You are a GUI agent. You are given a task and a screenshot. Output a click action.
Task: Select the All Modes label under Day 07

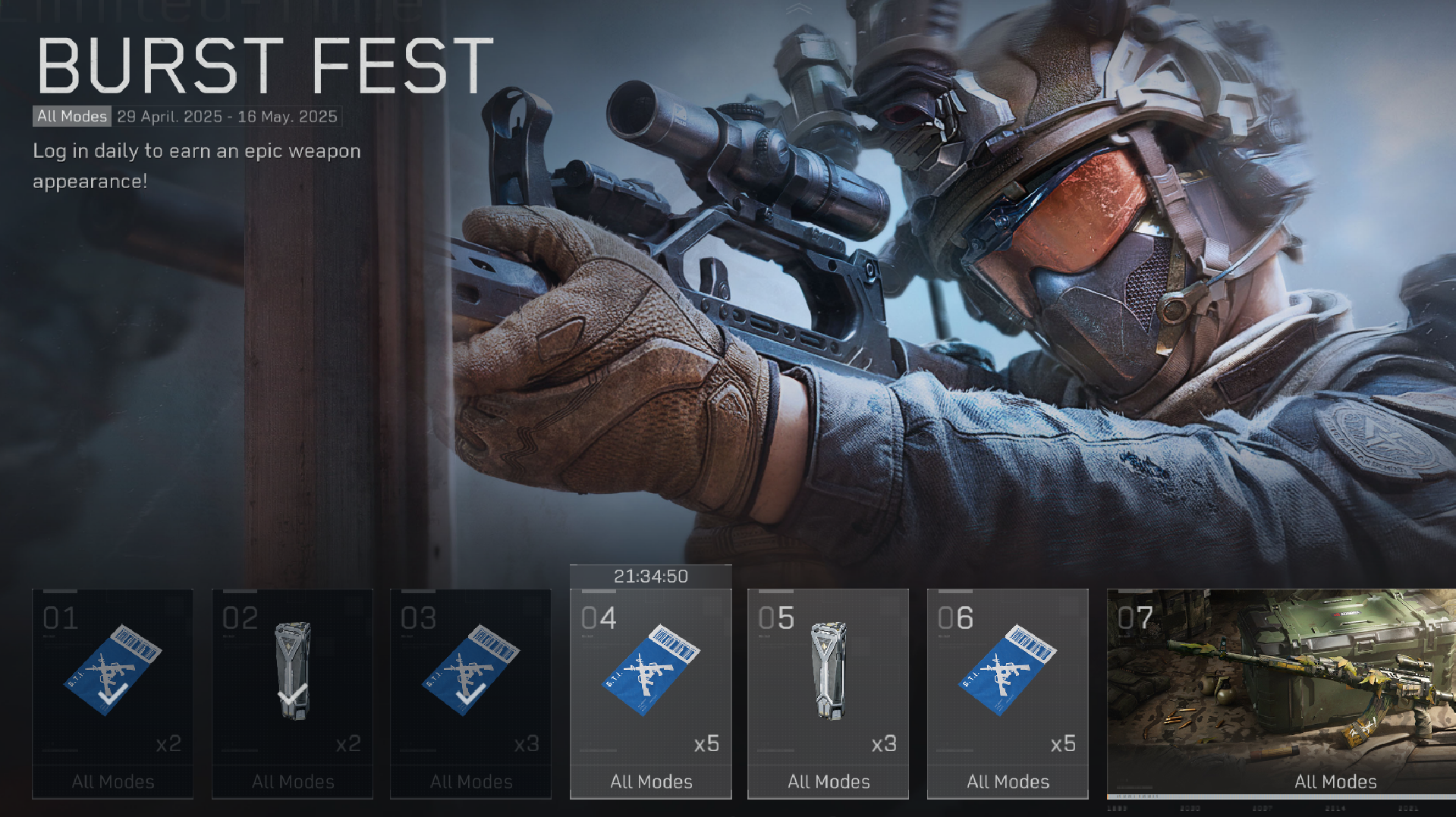tap(1336, 781)
